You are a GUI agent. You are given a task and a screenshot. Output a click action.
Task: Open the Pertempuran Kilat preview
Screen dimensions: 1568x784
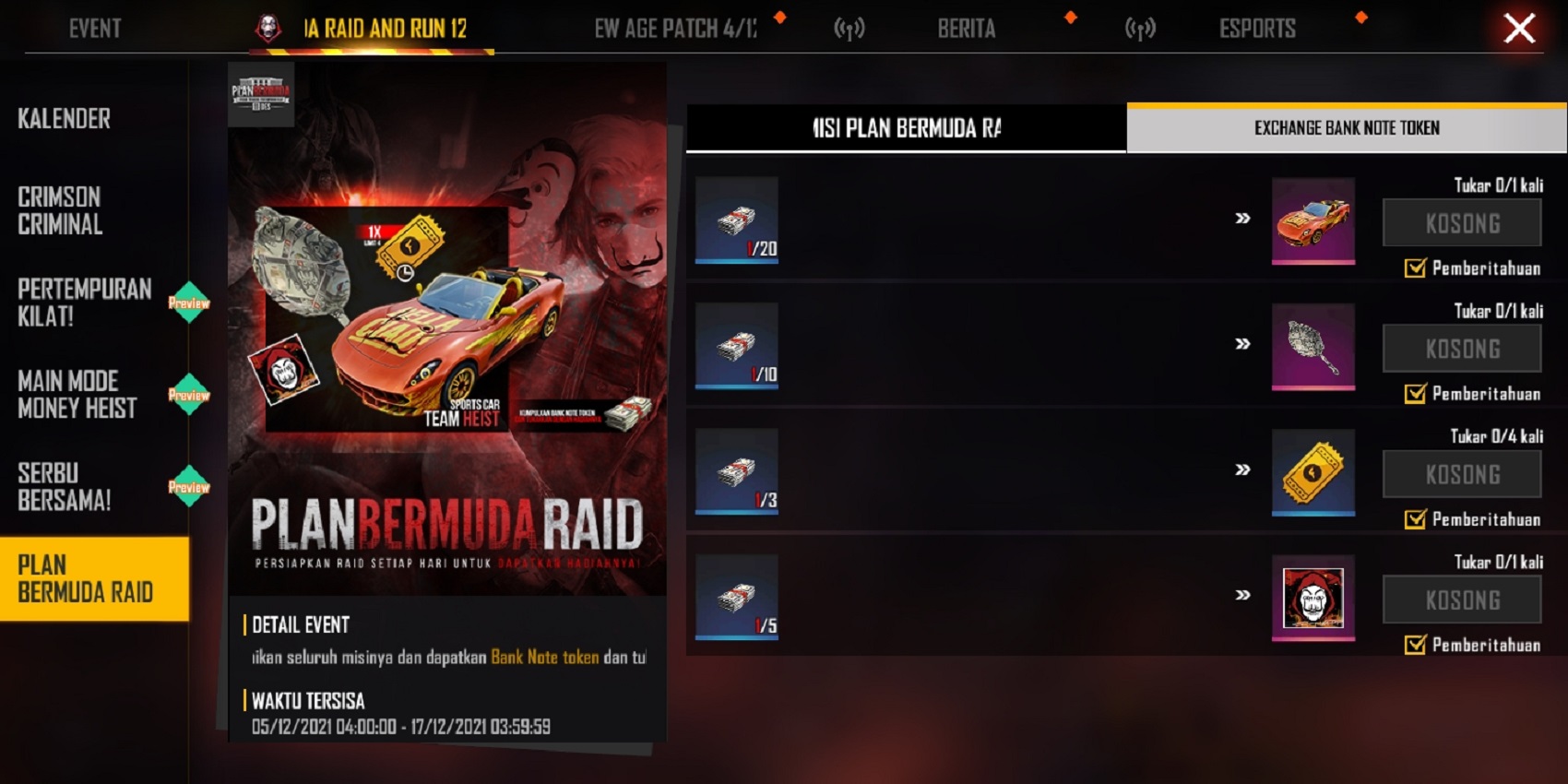[x=187, y=301]
